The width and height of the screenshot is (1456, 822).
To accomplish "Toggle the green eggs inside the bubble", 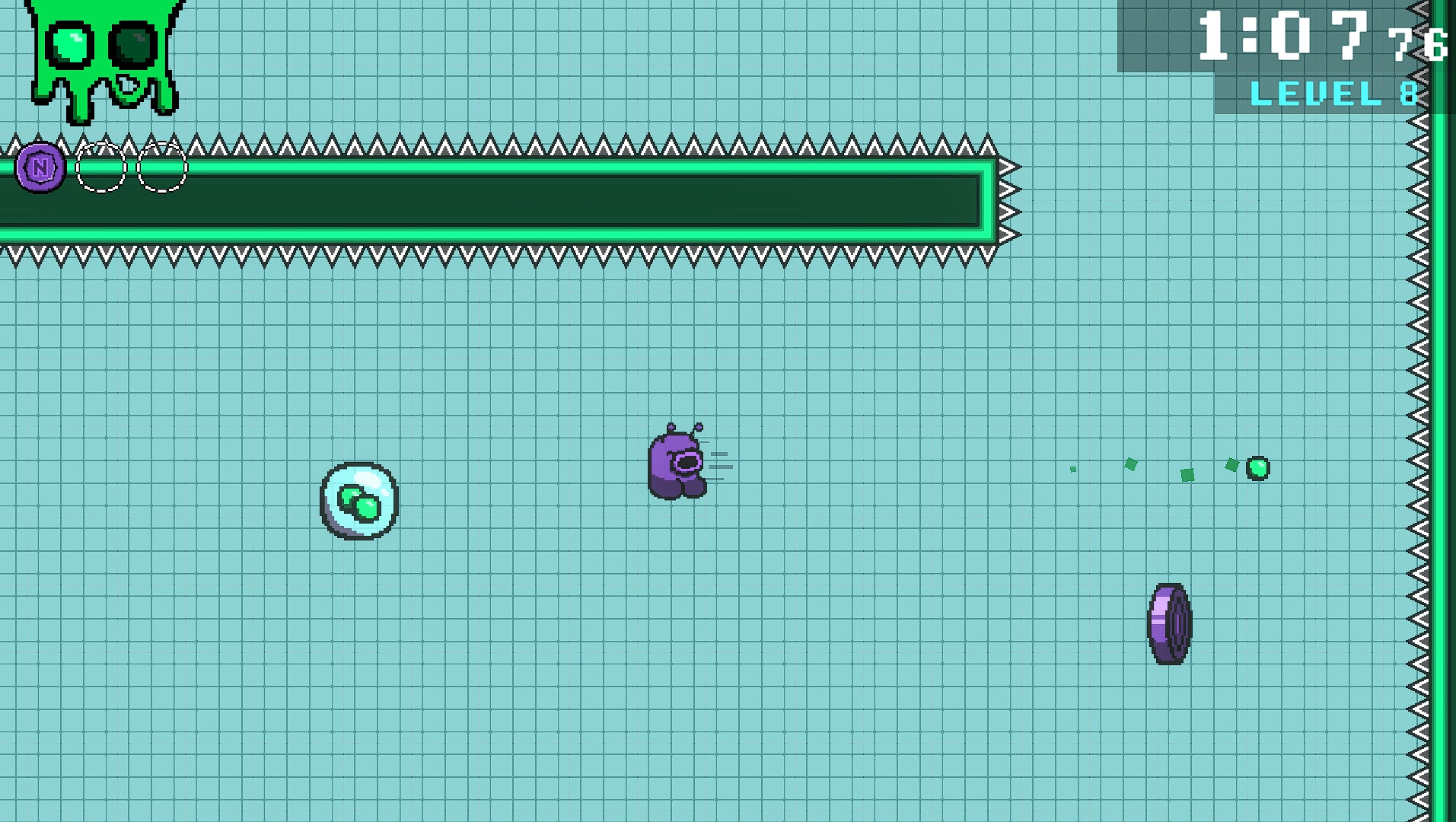I will coord(358,502).
